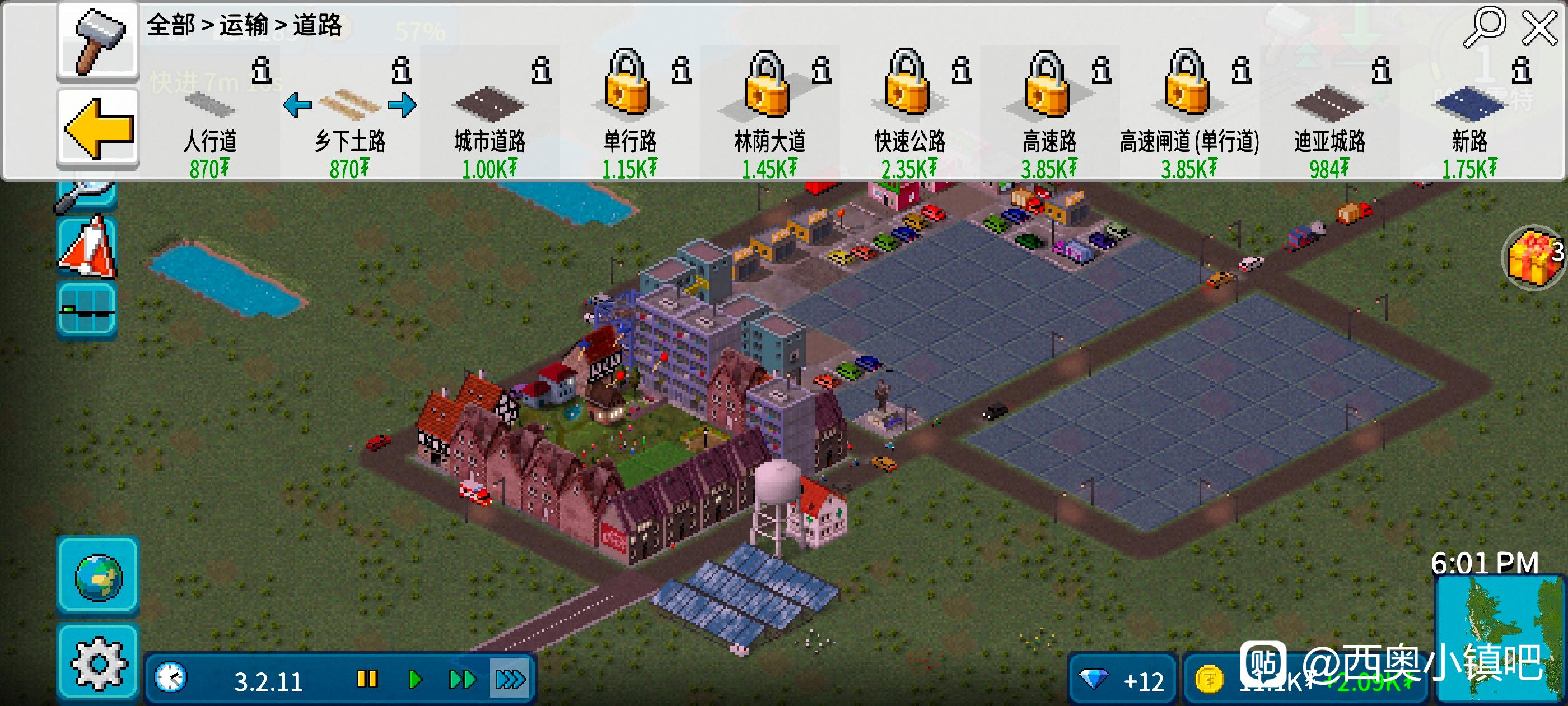The width and height of the screenshot is (1568, 706).
Task: Set game speed to normal play
Action: 415,679
